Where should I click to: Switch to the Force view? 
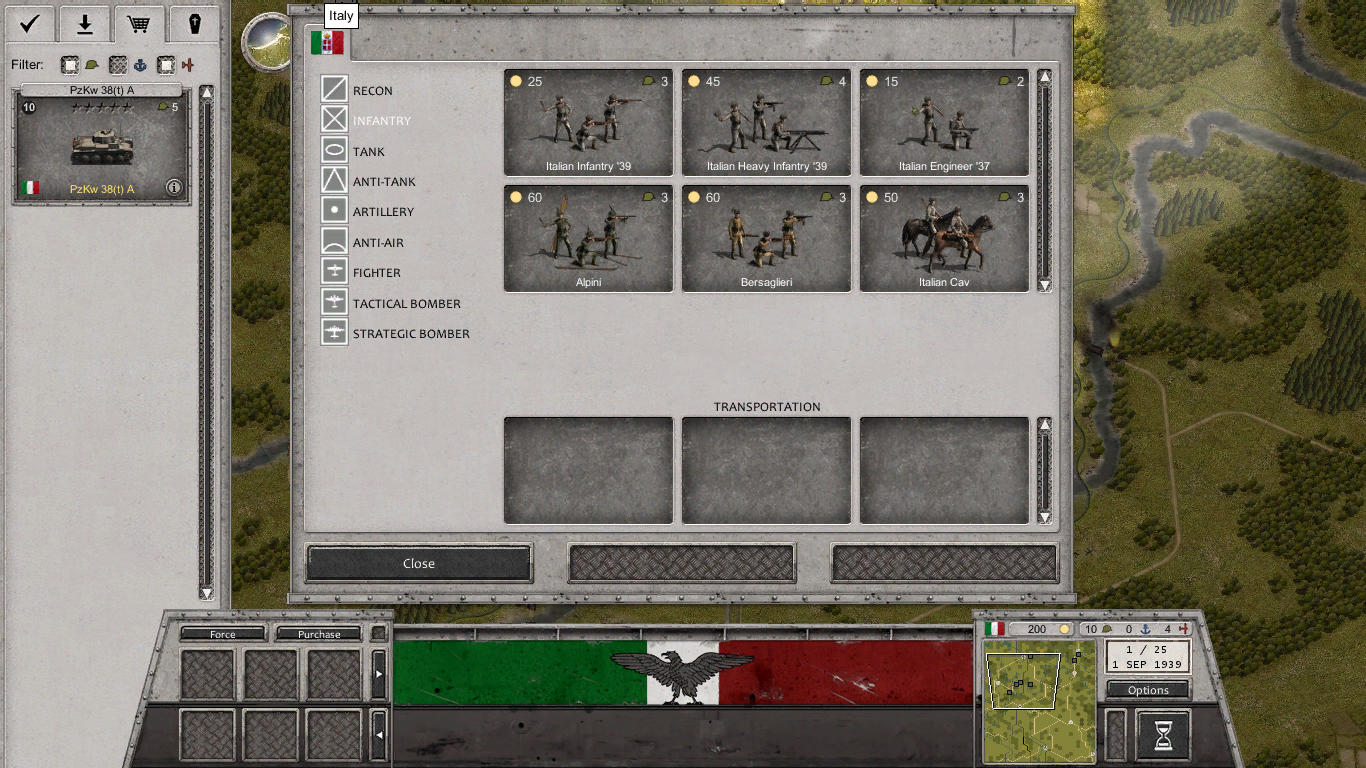[224, 633]
